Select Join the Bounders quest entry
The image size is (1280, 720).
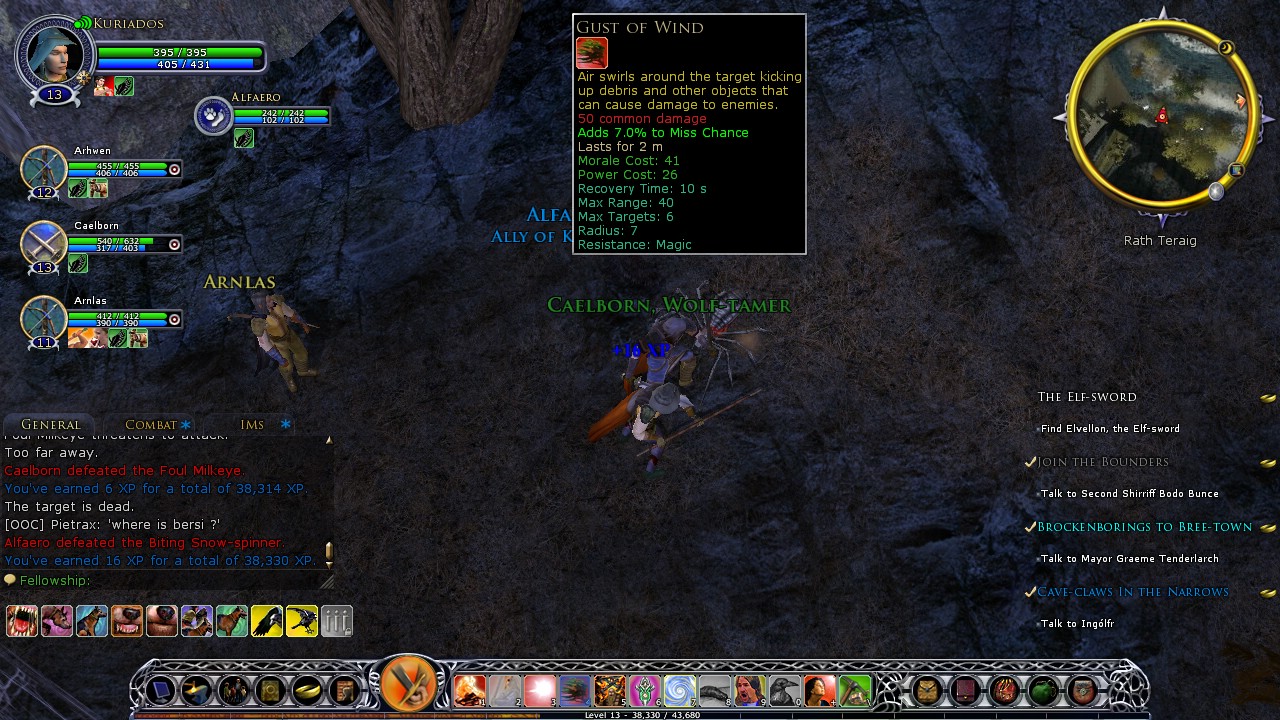[1102, 462]
